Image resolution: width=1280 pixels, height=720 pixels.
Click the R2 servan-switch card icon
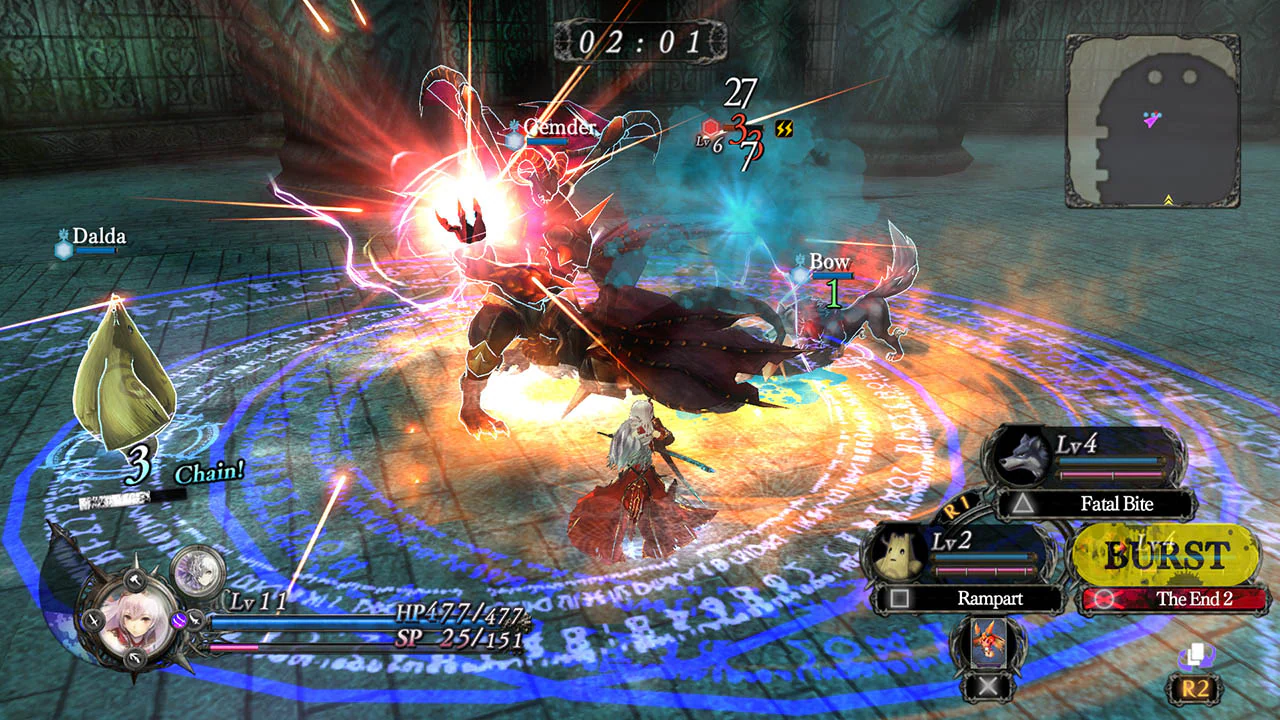1196,655
